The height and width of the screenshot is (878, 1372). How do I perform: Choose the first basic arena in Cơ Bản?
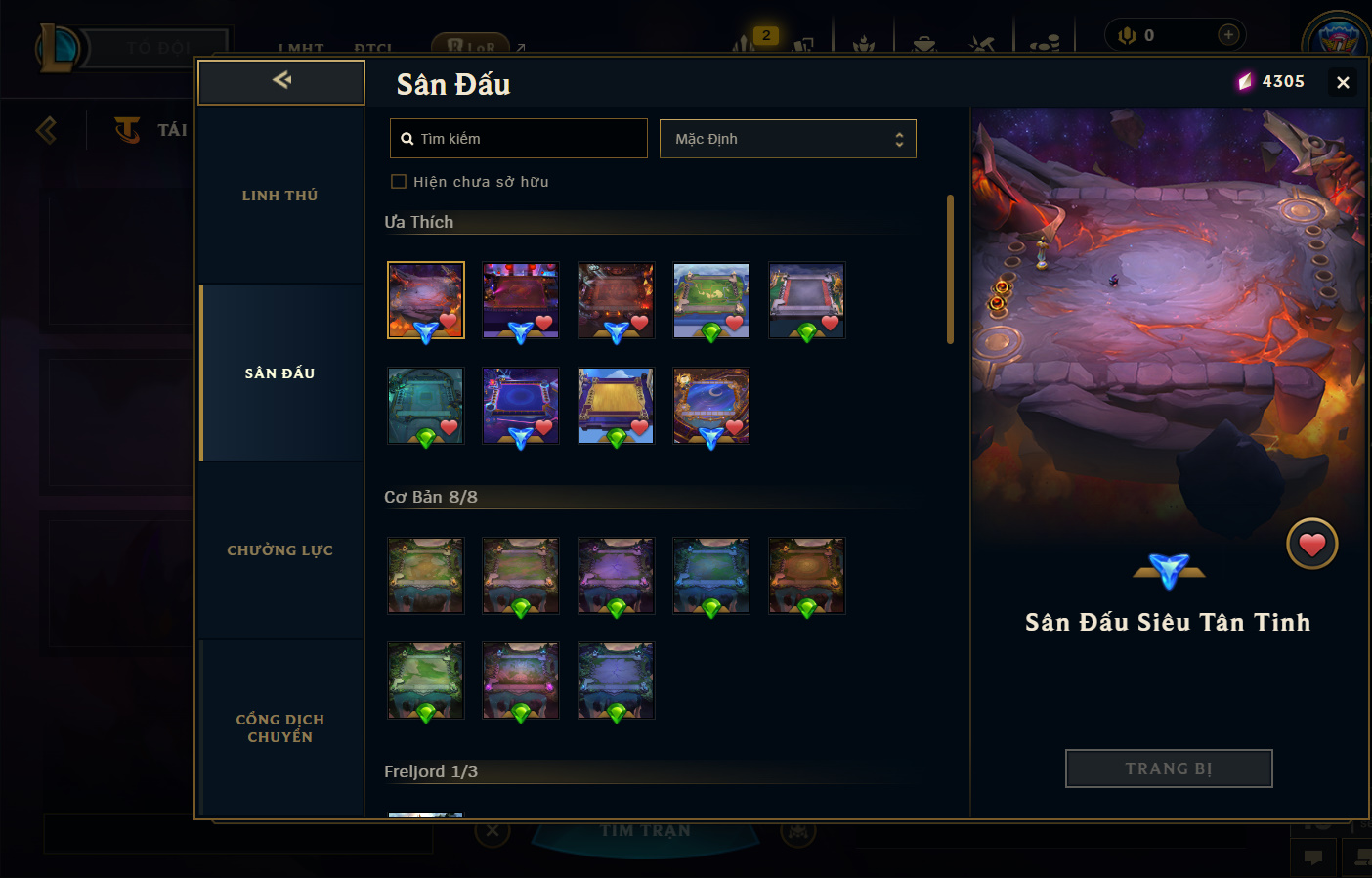click(x=425, y=575)
